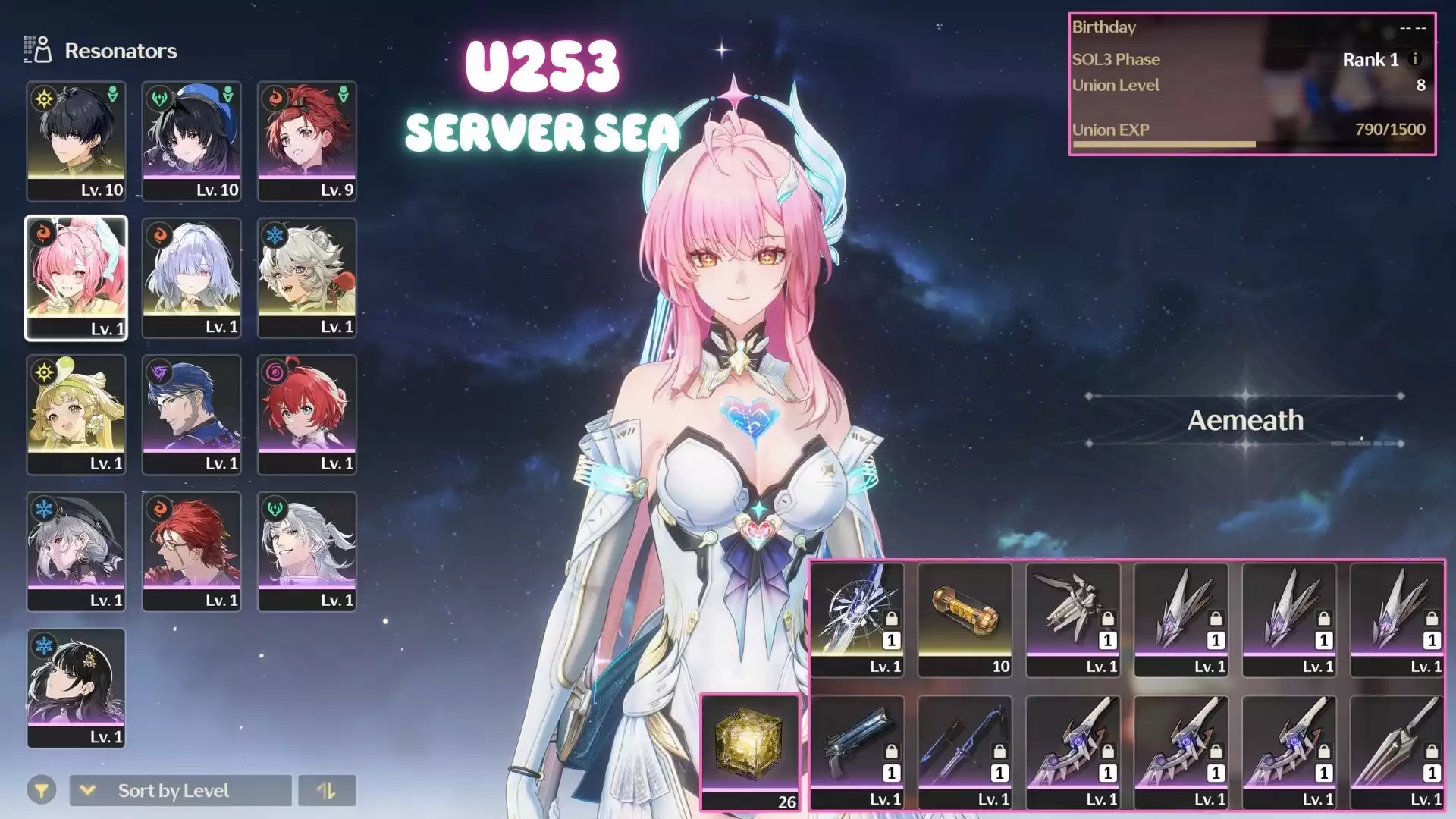The image size is (1456, 819).
Task: Select the black-haired male resonator at Lv. 10
Action: point(76,140)
